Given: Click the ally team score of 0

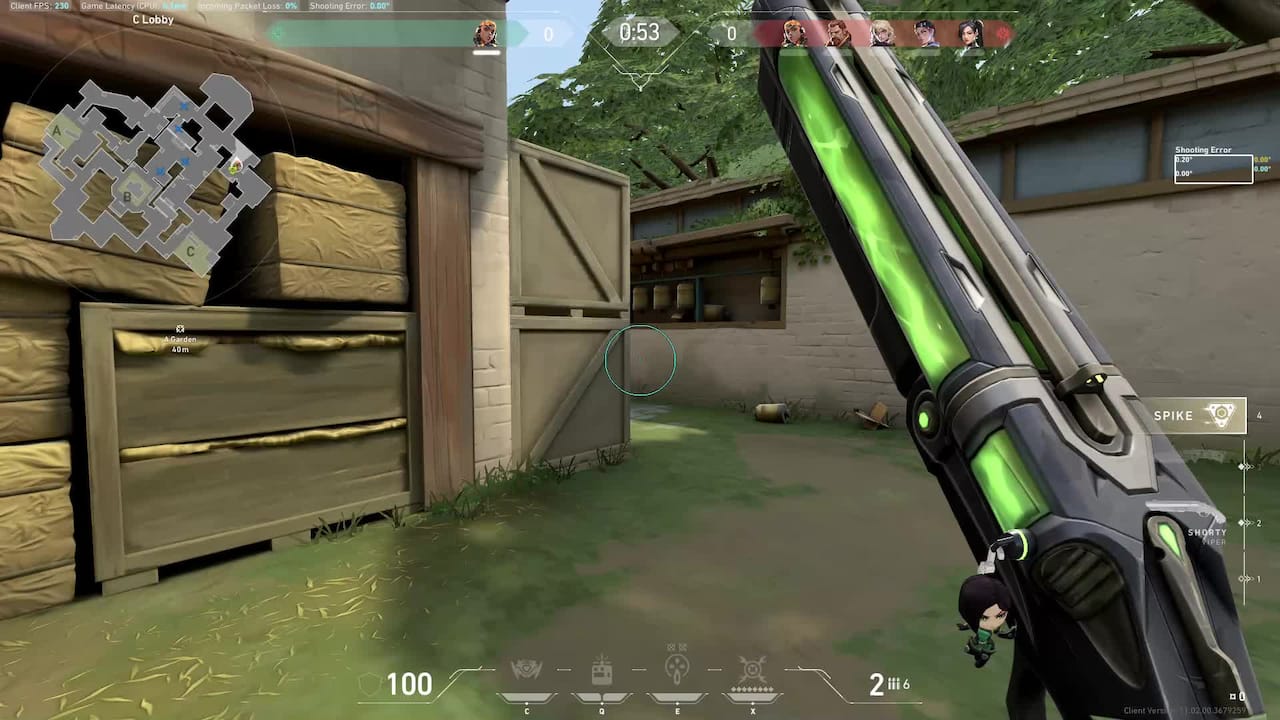Looking at the screenshot, I should tap(548, 32).
